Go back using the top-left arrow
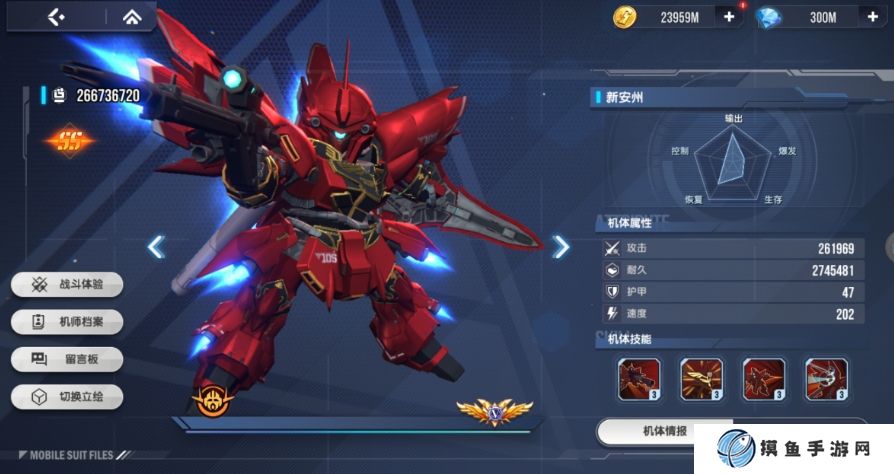 point(56,16)
